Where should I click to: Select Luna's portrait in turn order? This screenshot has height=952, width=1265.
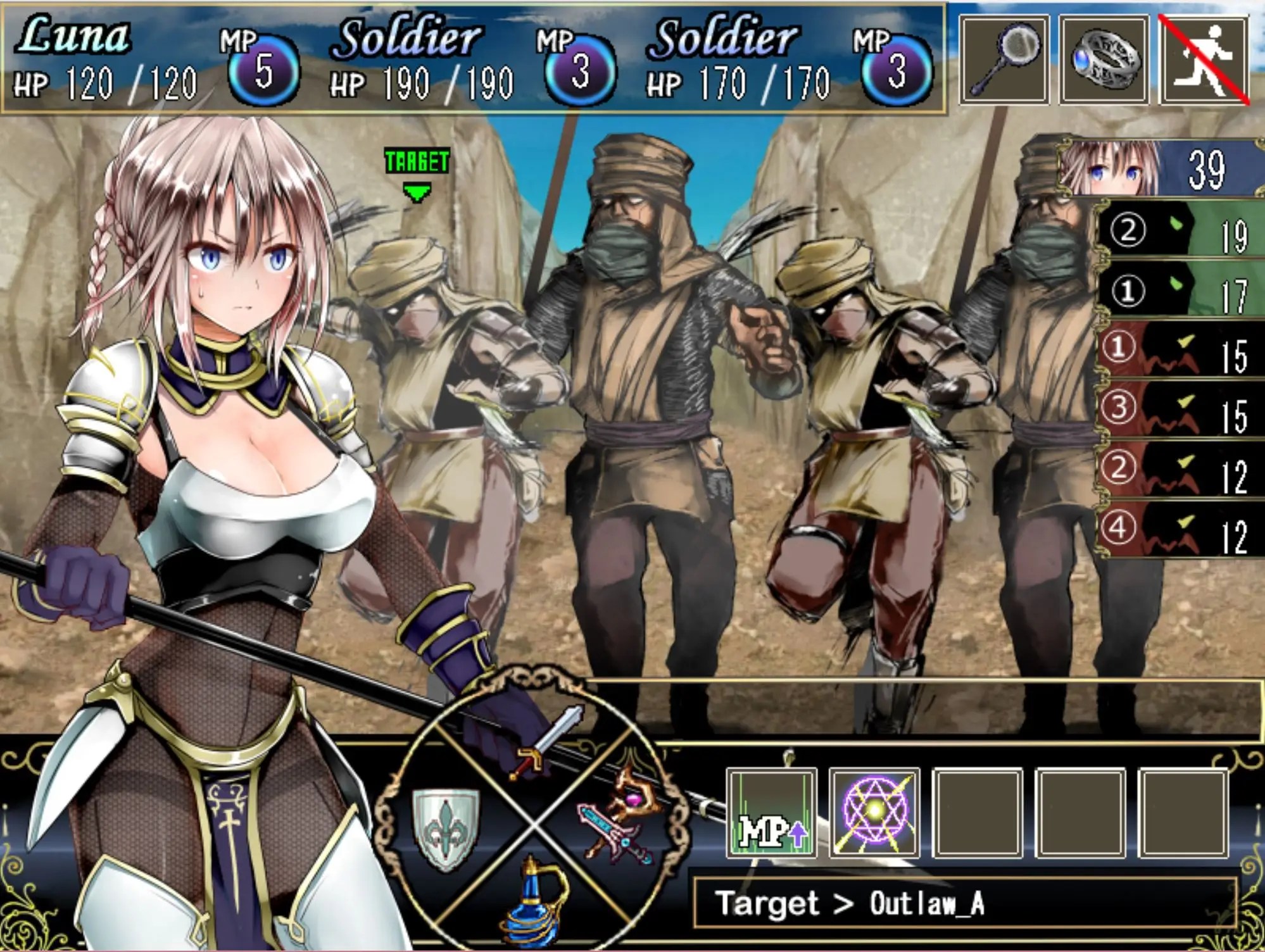(x=1108, y=168)
